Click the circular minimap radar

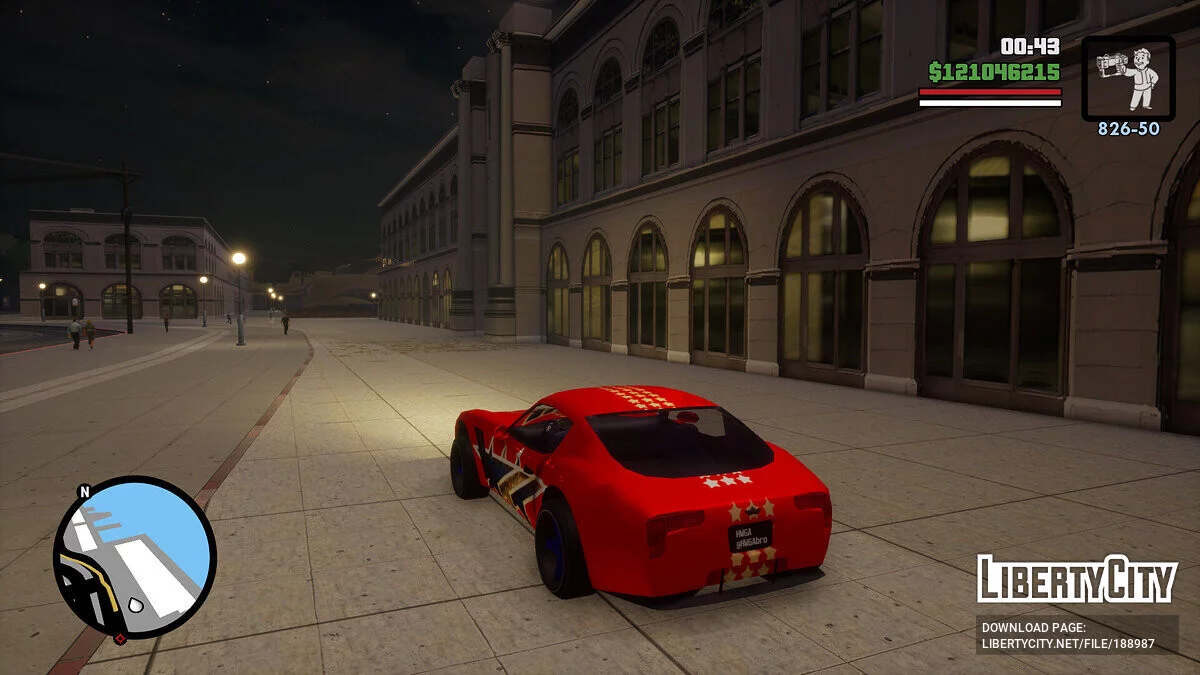pyautogui.click(x=134, y=557)
